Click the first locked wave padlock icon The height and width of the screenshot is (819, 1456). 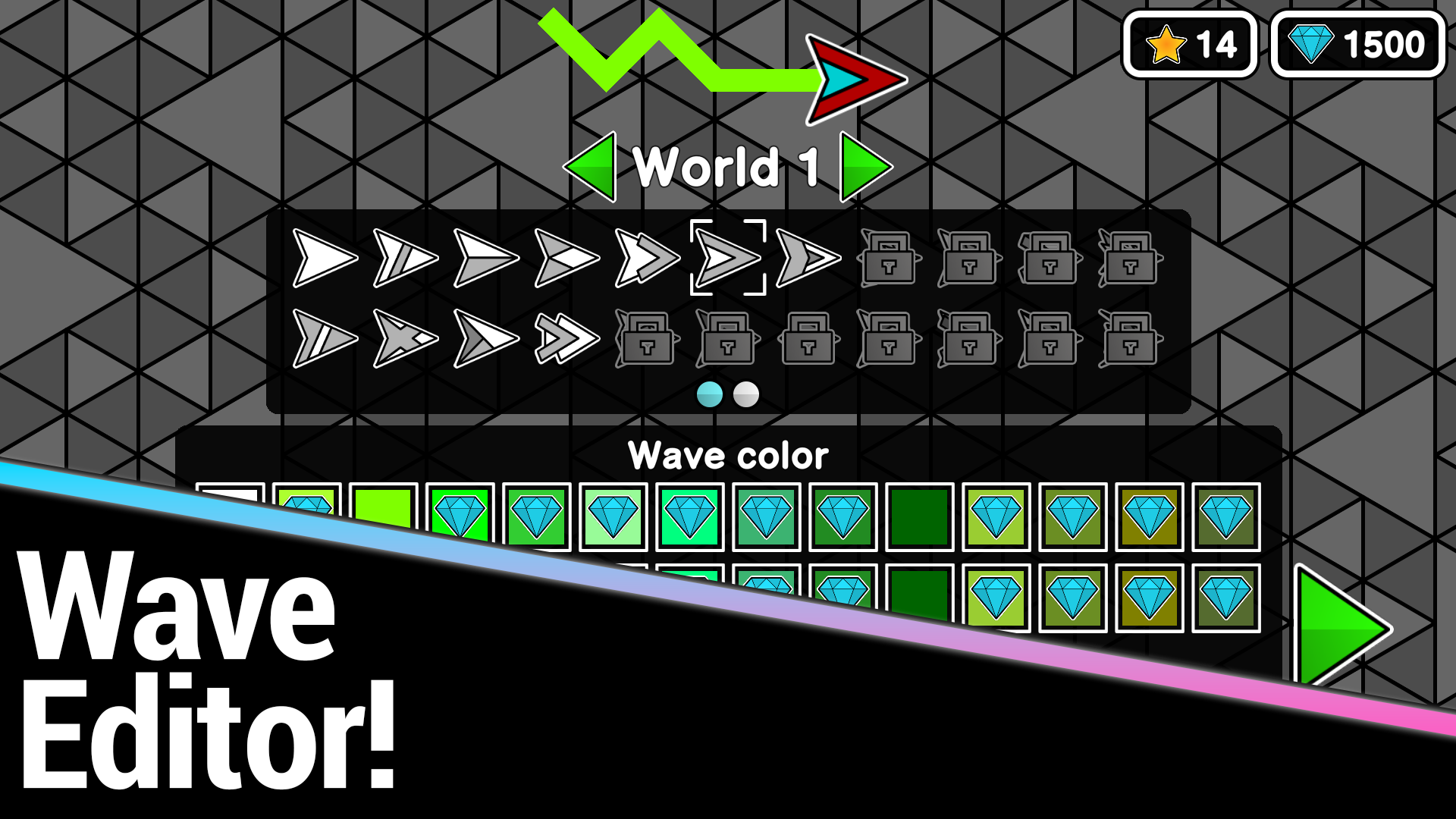[x=888, y=258]
